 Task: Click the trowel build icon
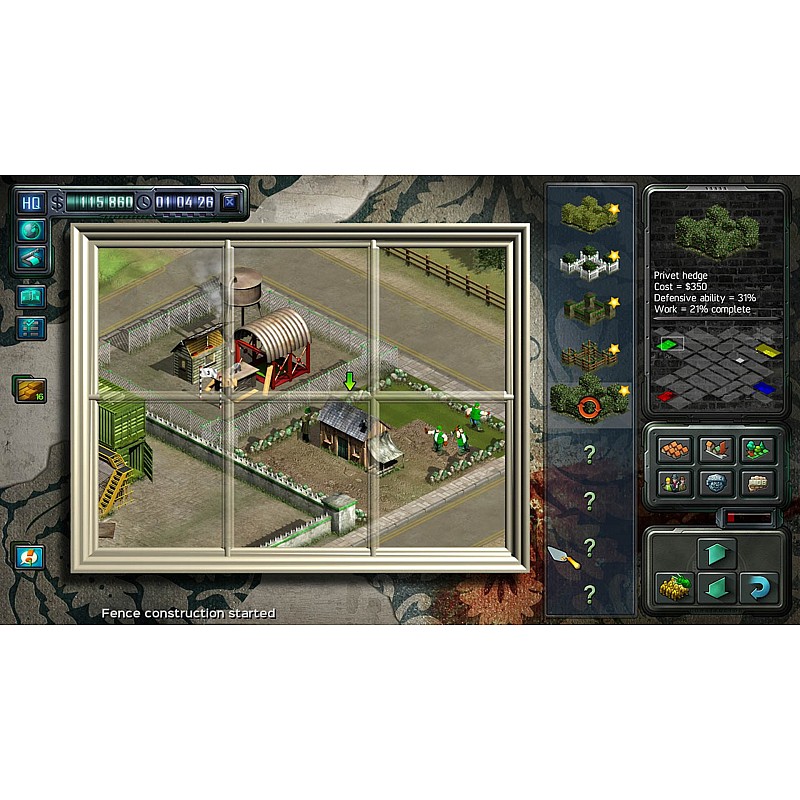coord(563,556)
